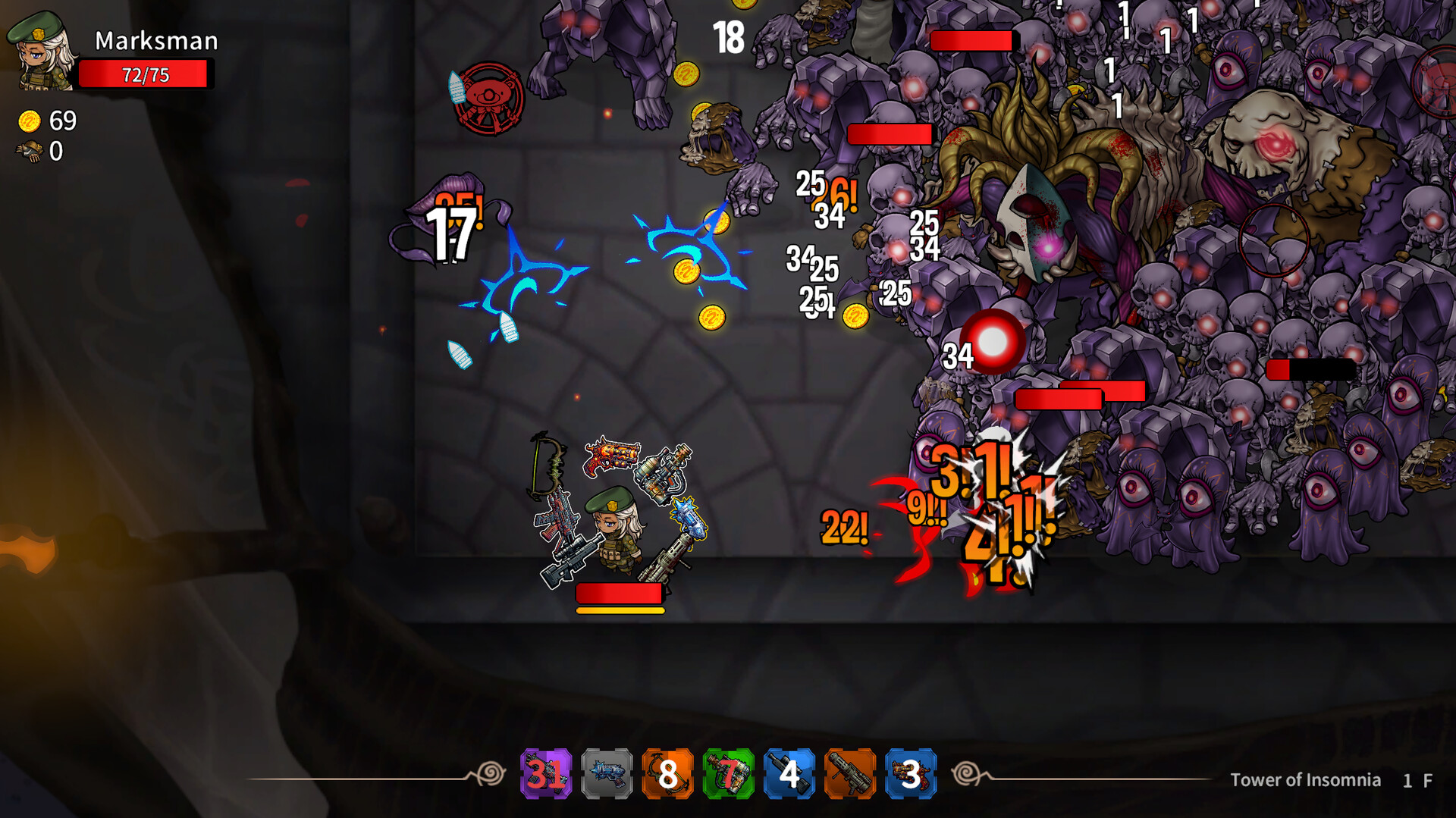This screenshot has height=818, width=1456.
Task: Select the blue sniper rifle slot with 4 ammo
Action: click(788, 775)
